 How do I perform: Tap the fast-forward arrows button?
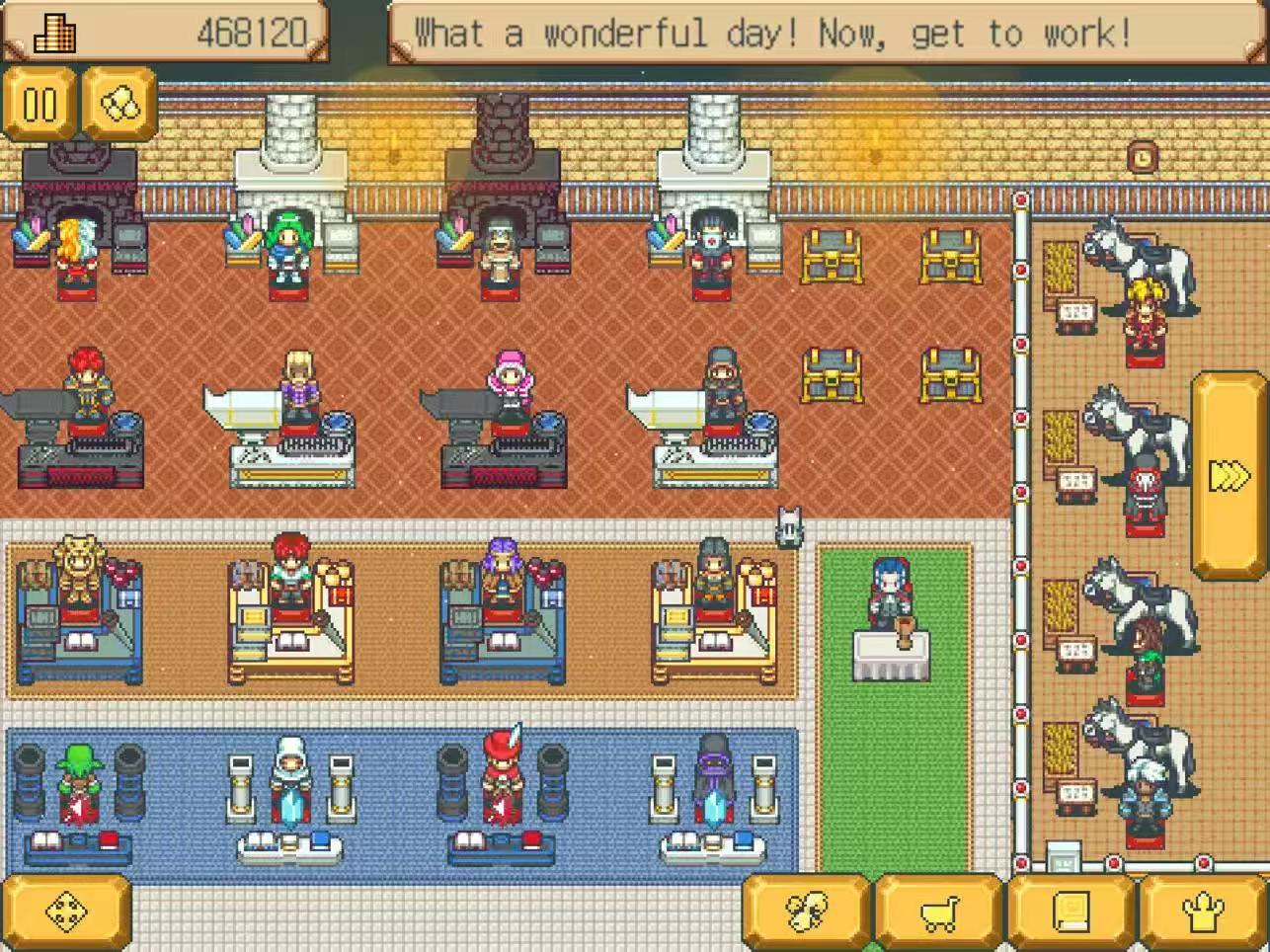pos(1229,476)
